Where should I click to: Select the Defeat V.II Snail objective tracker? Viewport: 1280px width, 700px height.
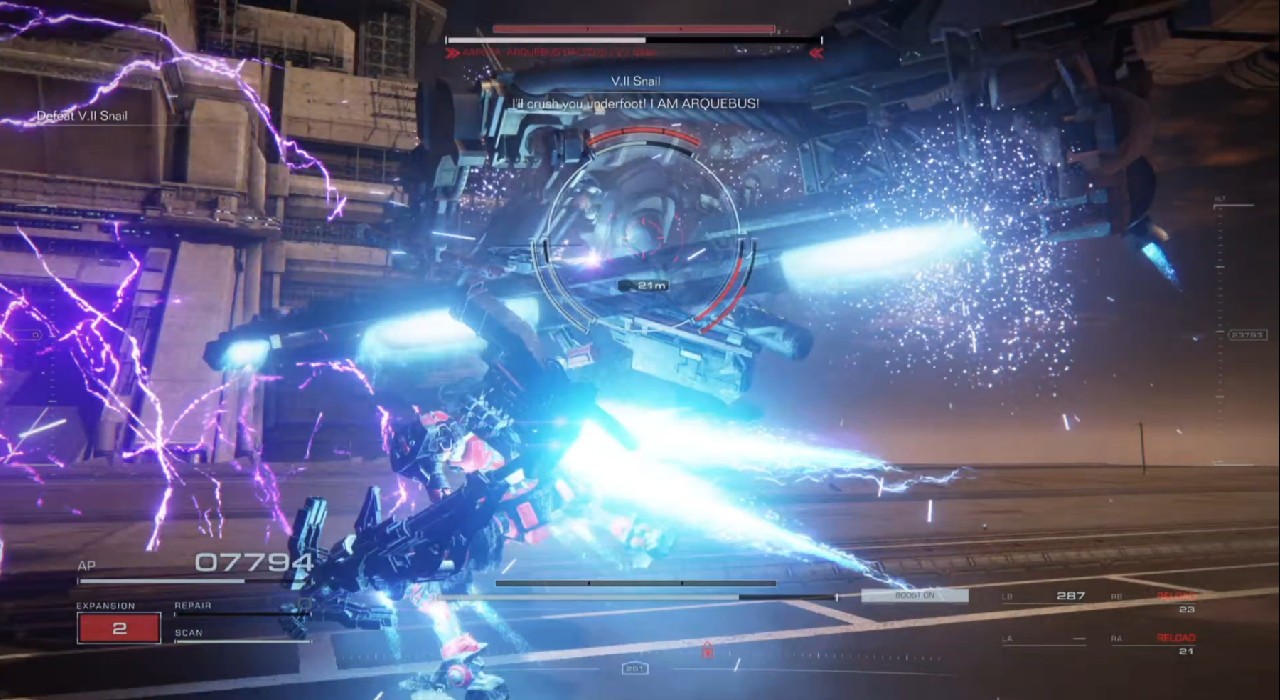pos(82,116)
